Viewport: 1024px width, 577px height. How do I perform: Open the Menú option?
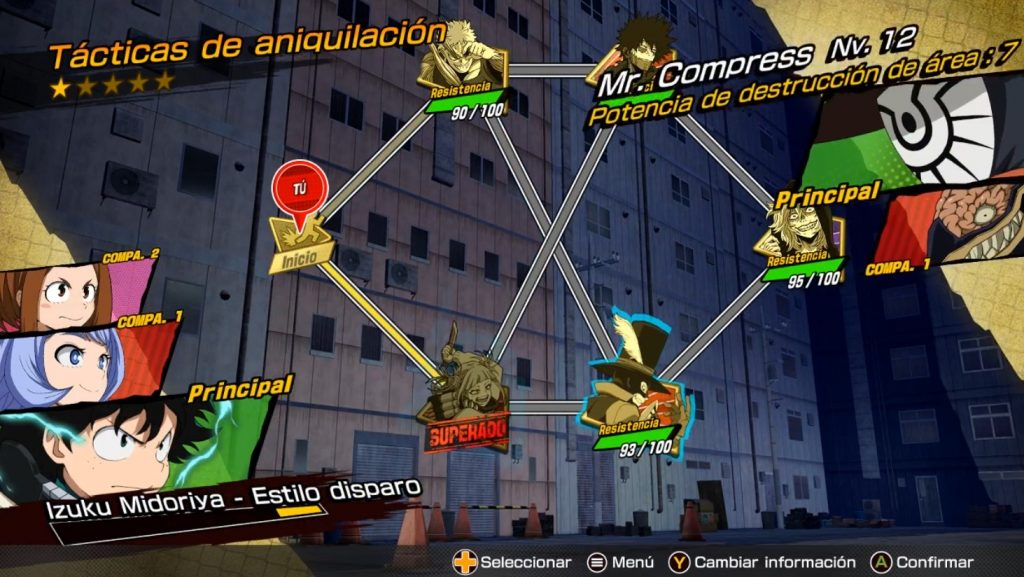point(620,562)
